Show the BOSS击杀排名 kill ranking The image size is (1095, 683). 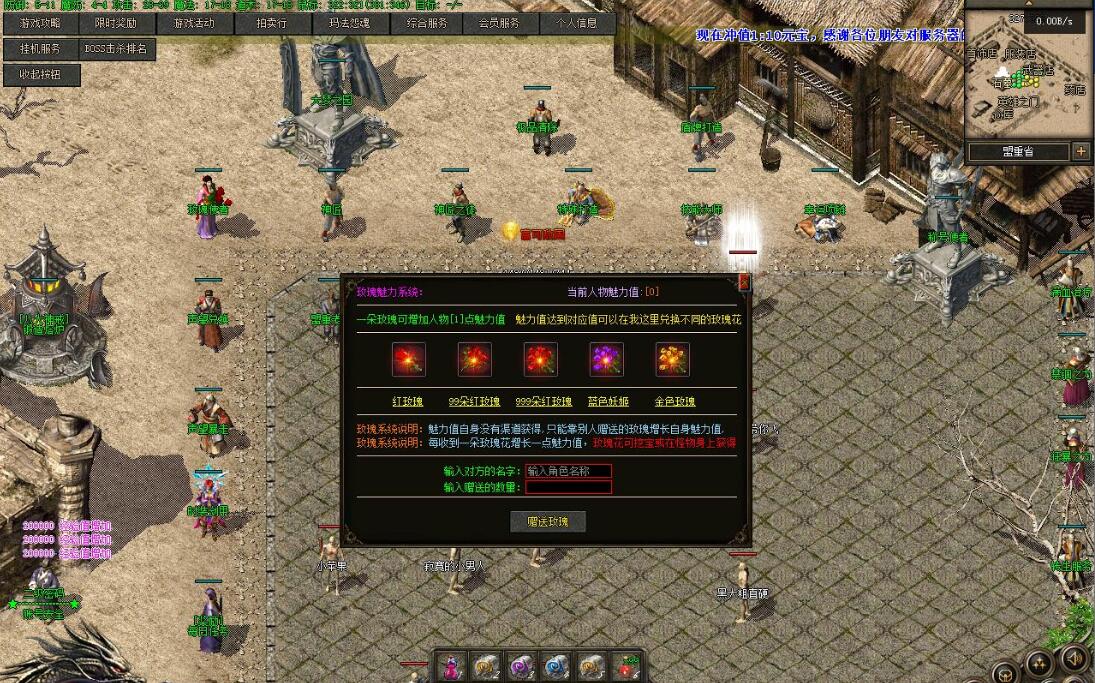tap(116, 48)
